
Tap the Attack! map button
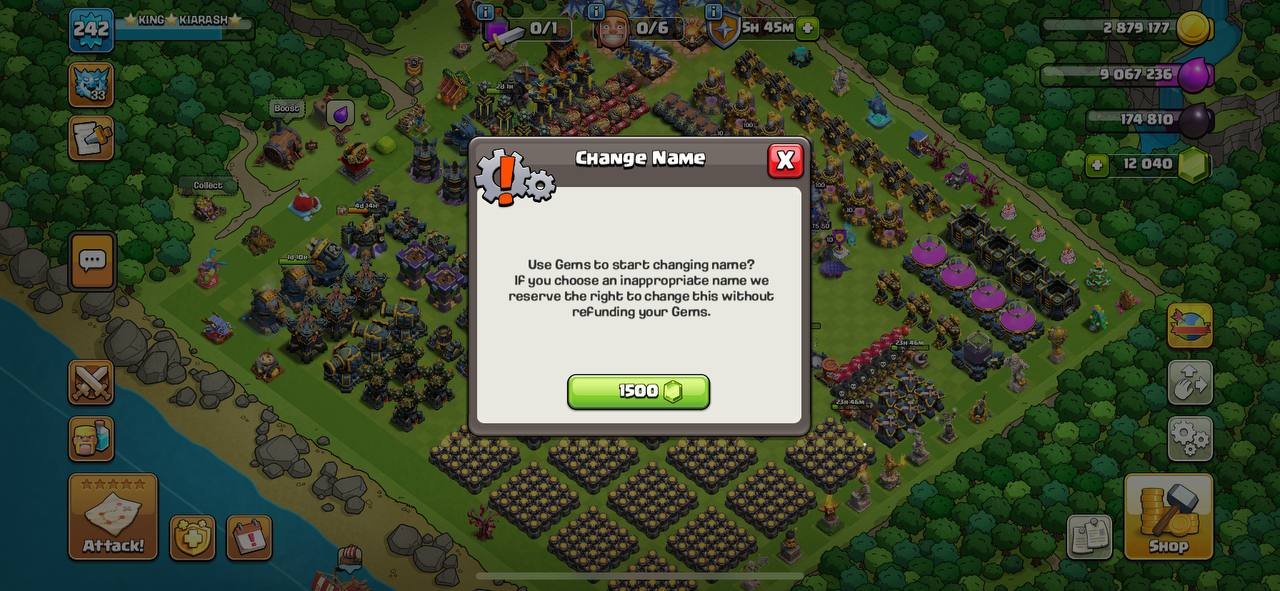113,516
